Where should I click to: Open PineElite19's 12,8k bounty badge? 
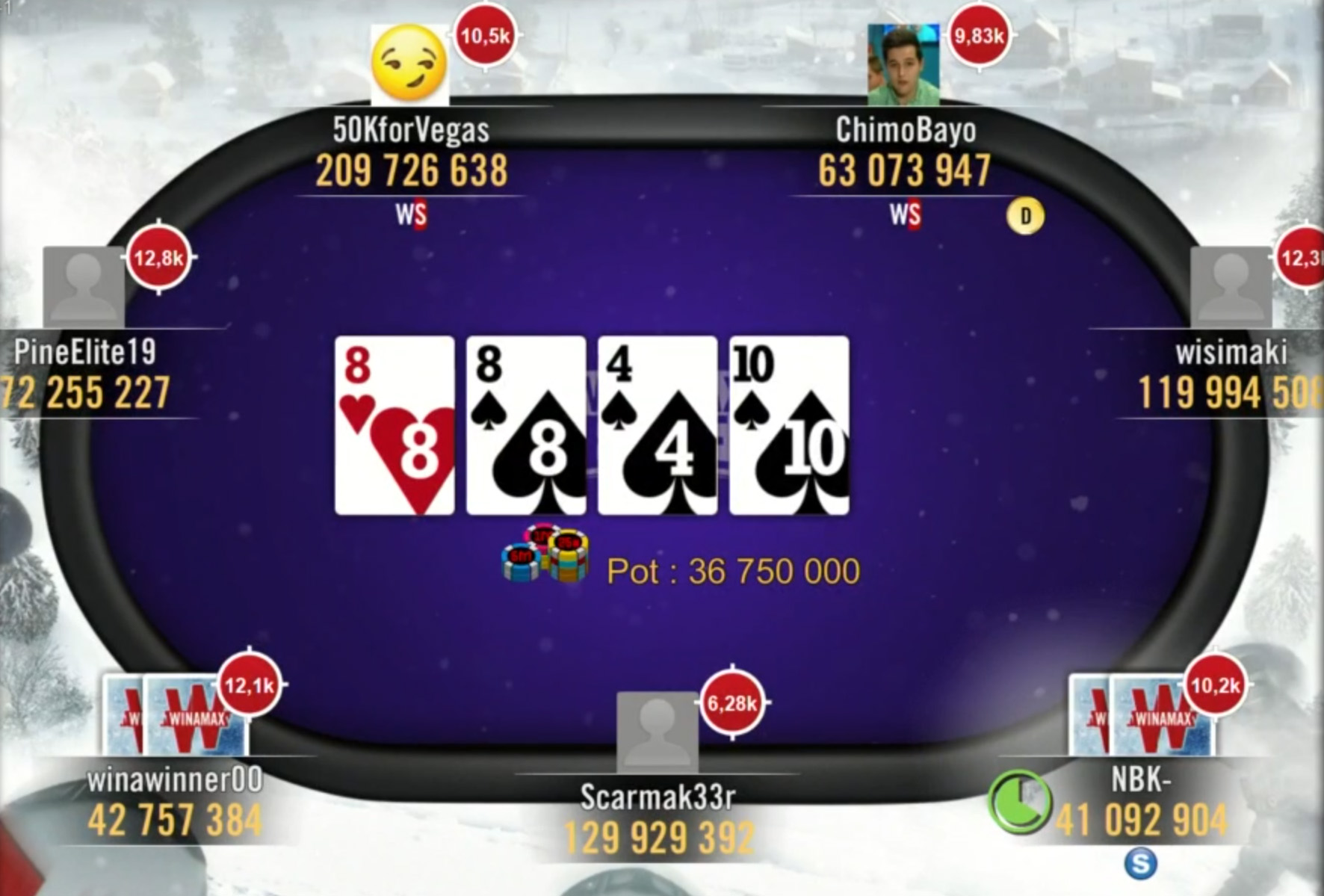click(158, 258)
